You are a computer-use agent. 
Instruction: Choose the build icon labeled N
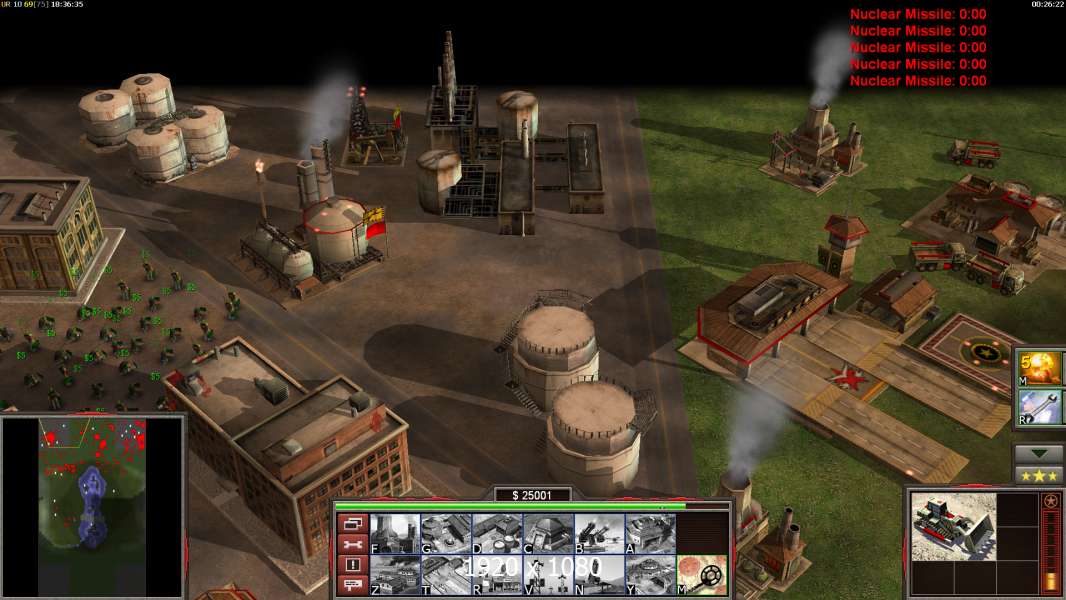point(599,575)
